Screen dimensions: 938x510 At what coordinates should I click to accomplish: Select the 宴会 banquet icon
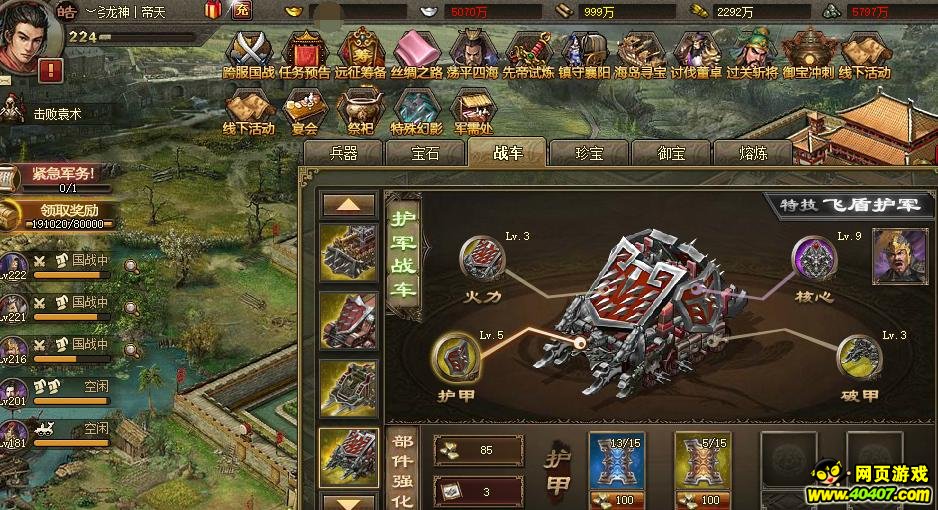(305, 111)
